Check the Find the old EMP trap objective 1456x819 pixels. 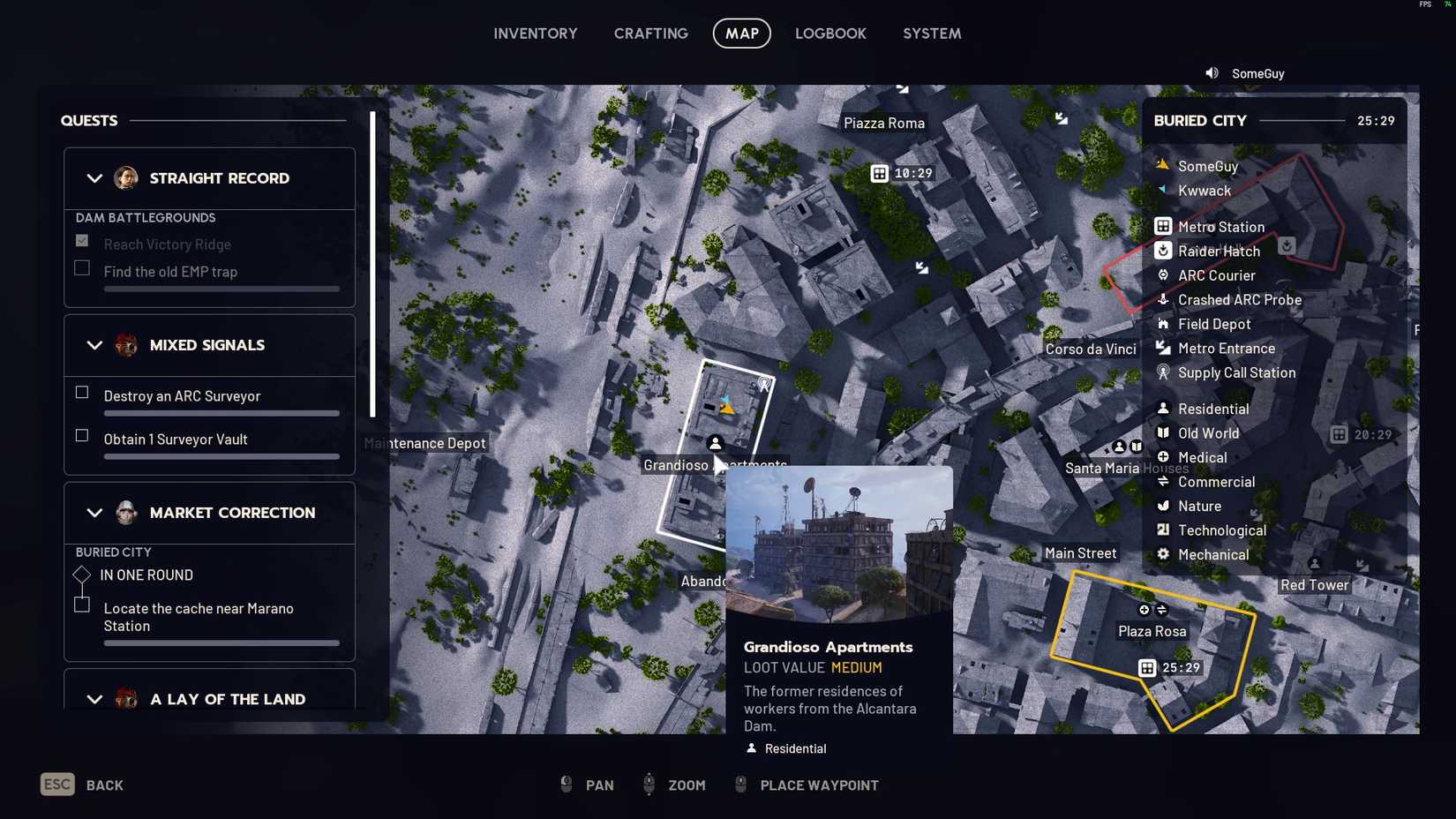pos(81,267)
